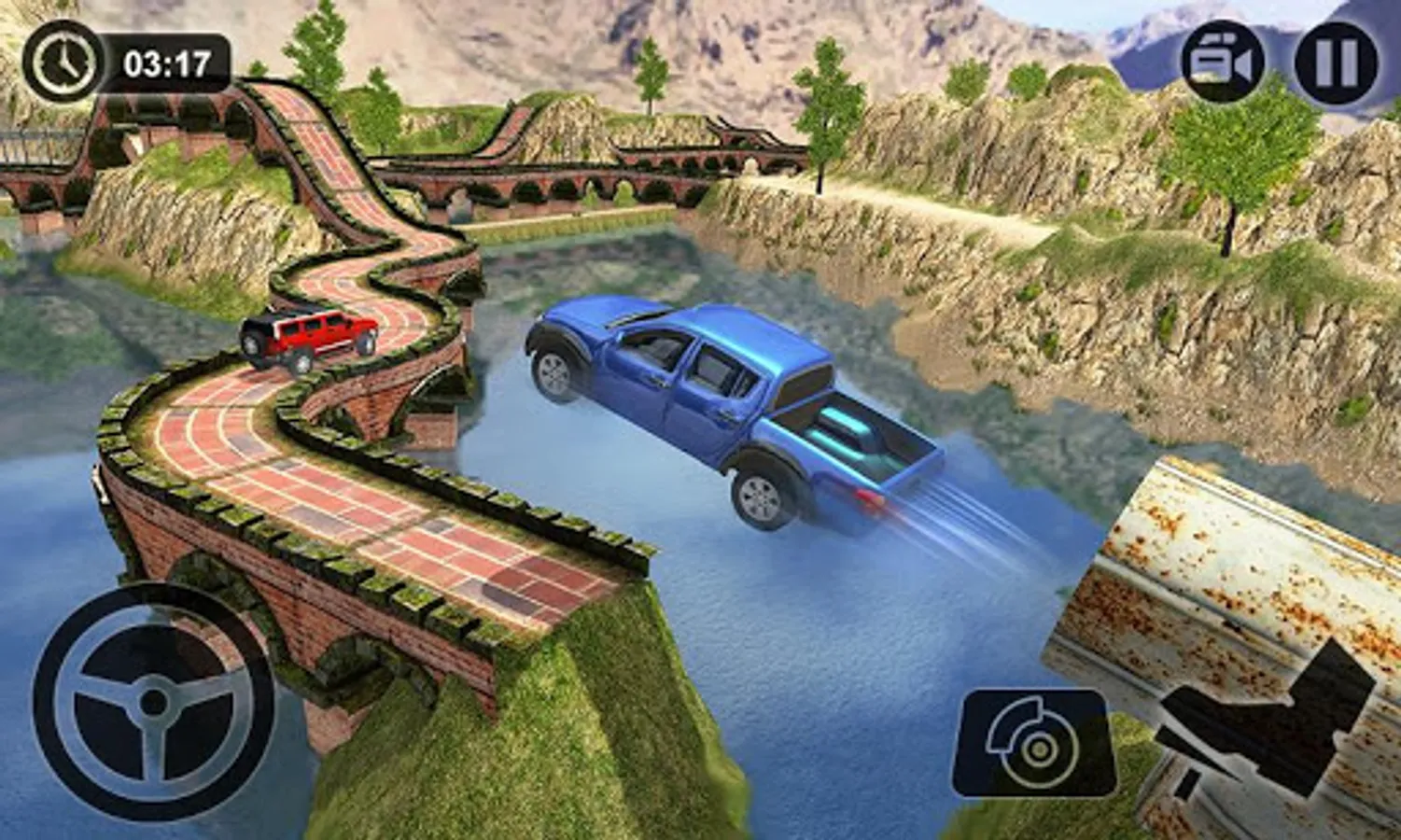1401x840 pixels.
Task: Pause the game
Action: [x=1336, y=63]
